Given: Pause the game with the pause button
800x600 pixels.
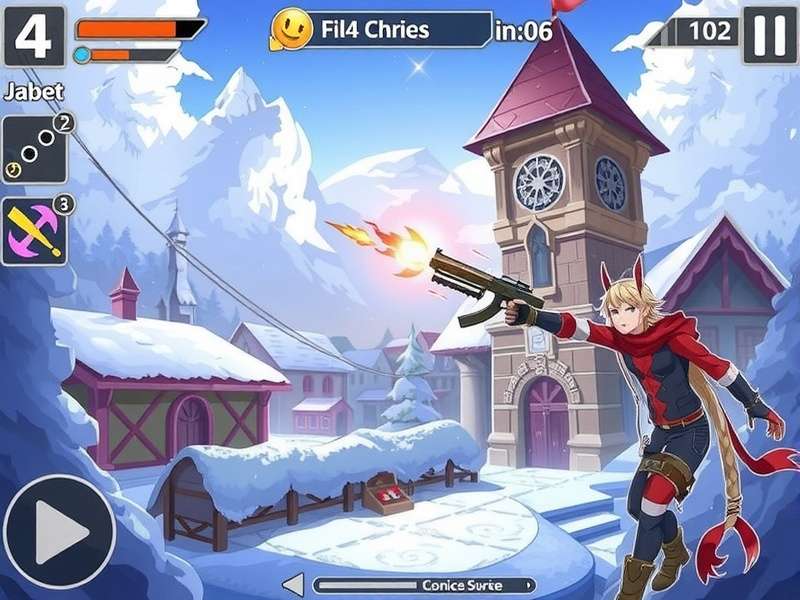Looking at the screenshot, I should click(769, 35).
